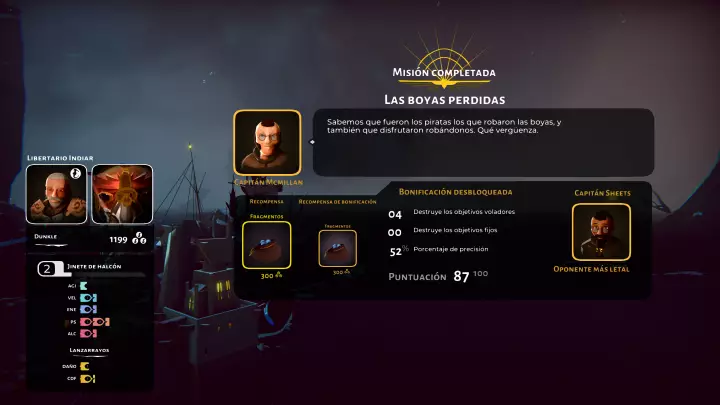Select the Lanzarrayos weapon entry
Screen dimensions: 720x405
[x=91, y=352]
